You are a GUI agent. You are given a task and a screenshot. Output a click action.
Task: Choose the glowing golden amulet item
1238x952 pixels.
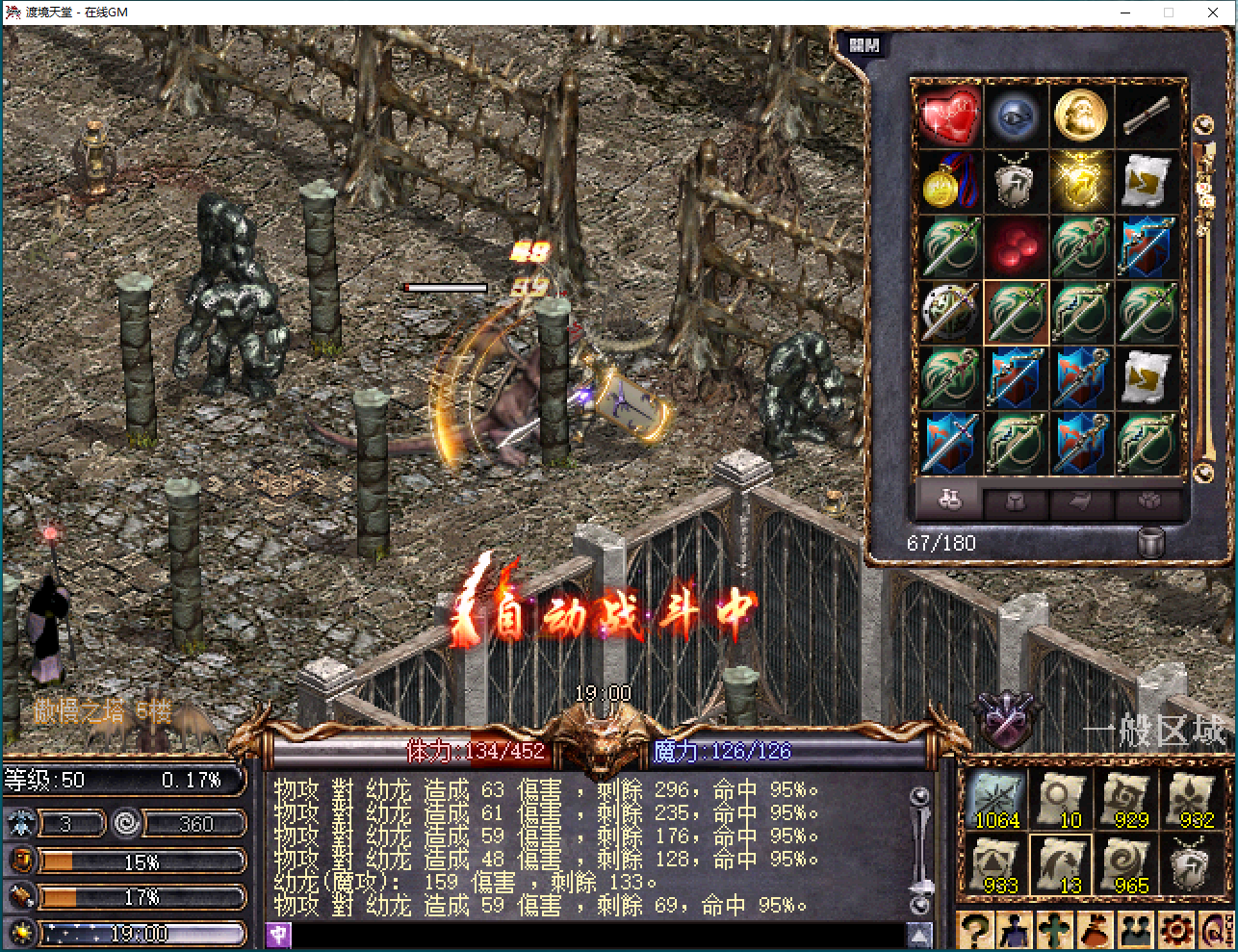tap(1080, 182)
